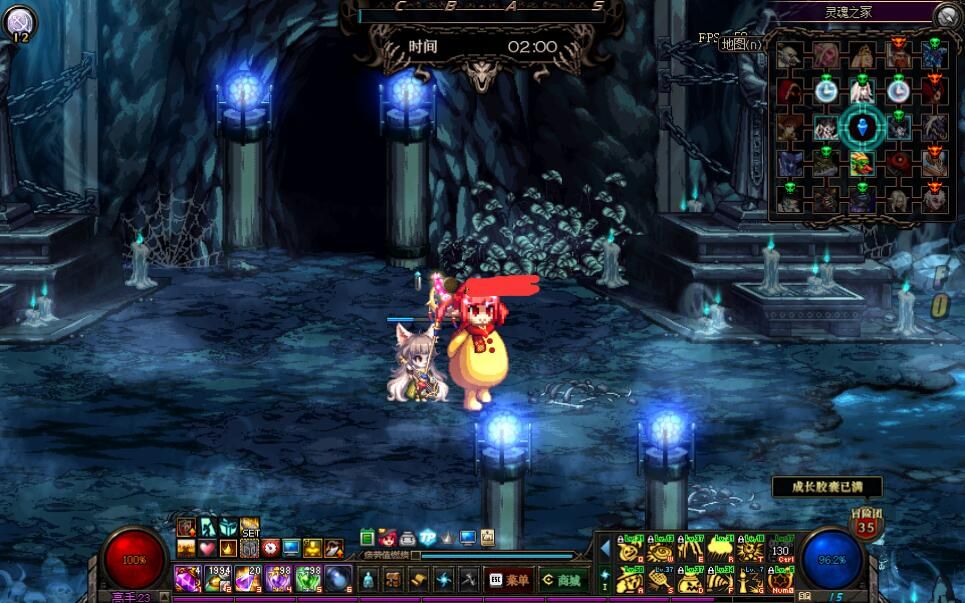Click the skill bar left arrow expander

pyautogui.click(x=604, y=548)
